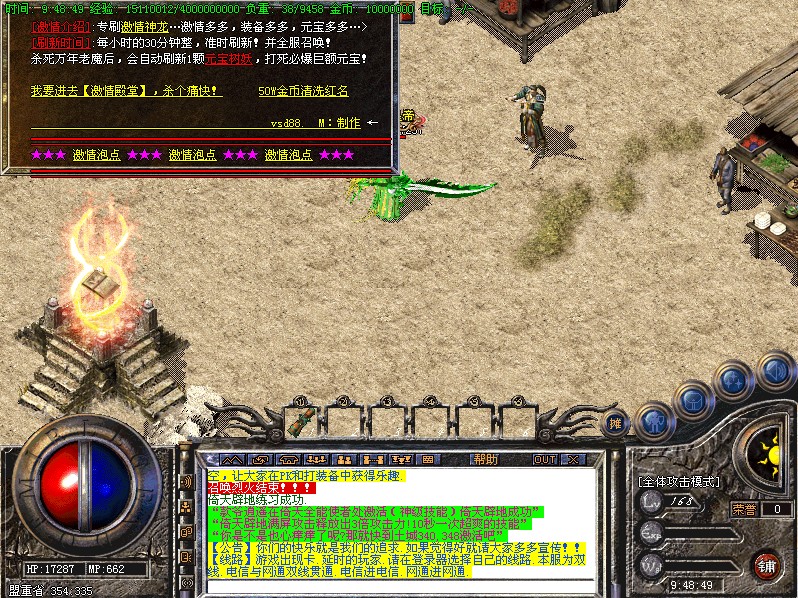Open the red 铺 shop button
Viewport: 798px width, 598px height.
point(767,565)
